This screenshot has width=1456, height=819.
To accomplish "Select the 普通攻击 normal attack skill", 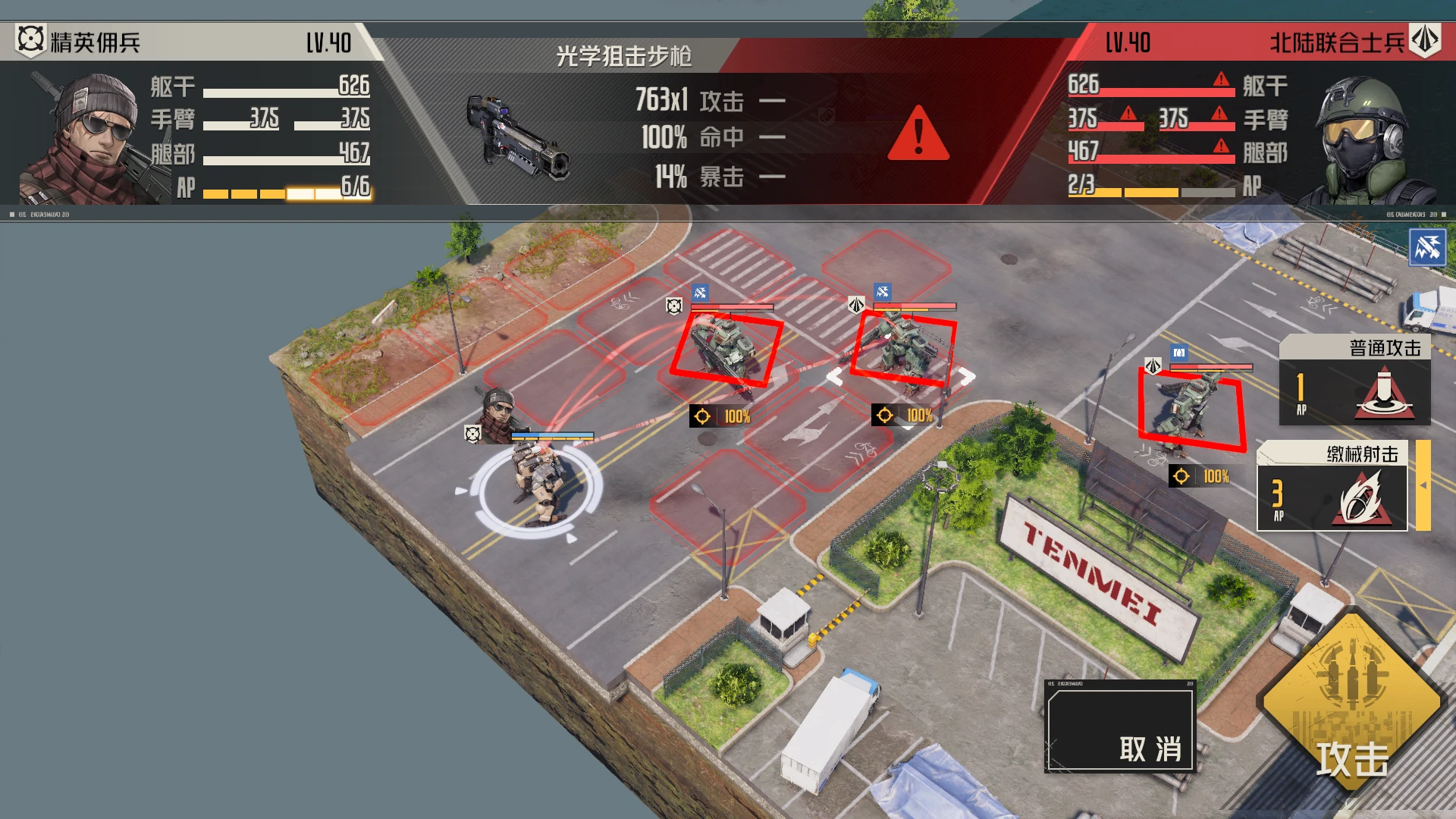I will 1354,381.
